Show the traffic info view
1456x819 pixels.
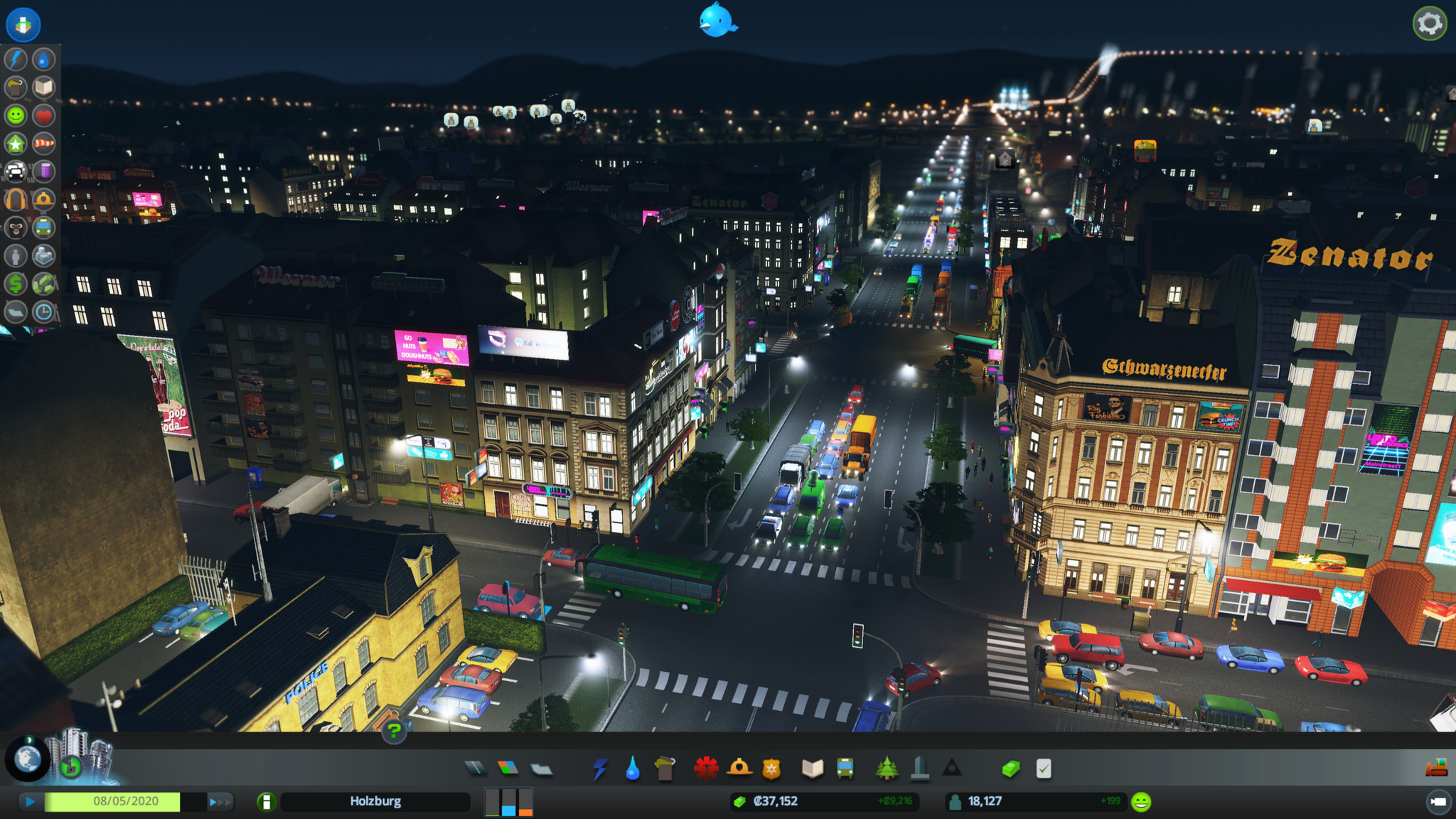(x=16, y=171)
